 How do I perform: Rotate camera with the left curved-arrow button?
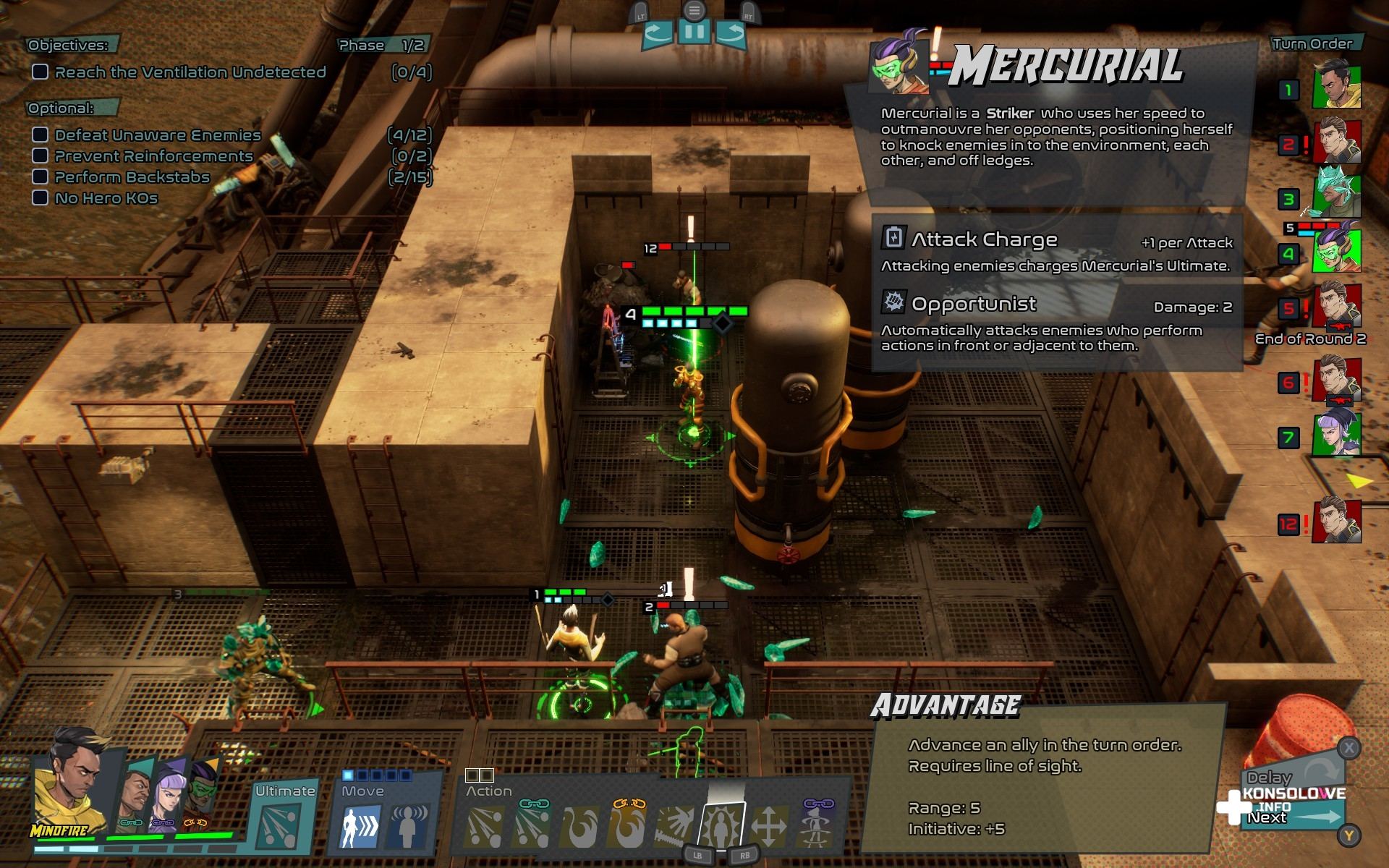pos(658,33)
